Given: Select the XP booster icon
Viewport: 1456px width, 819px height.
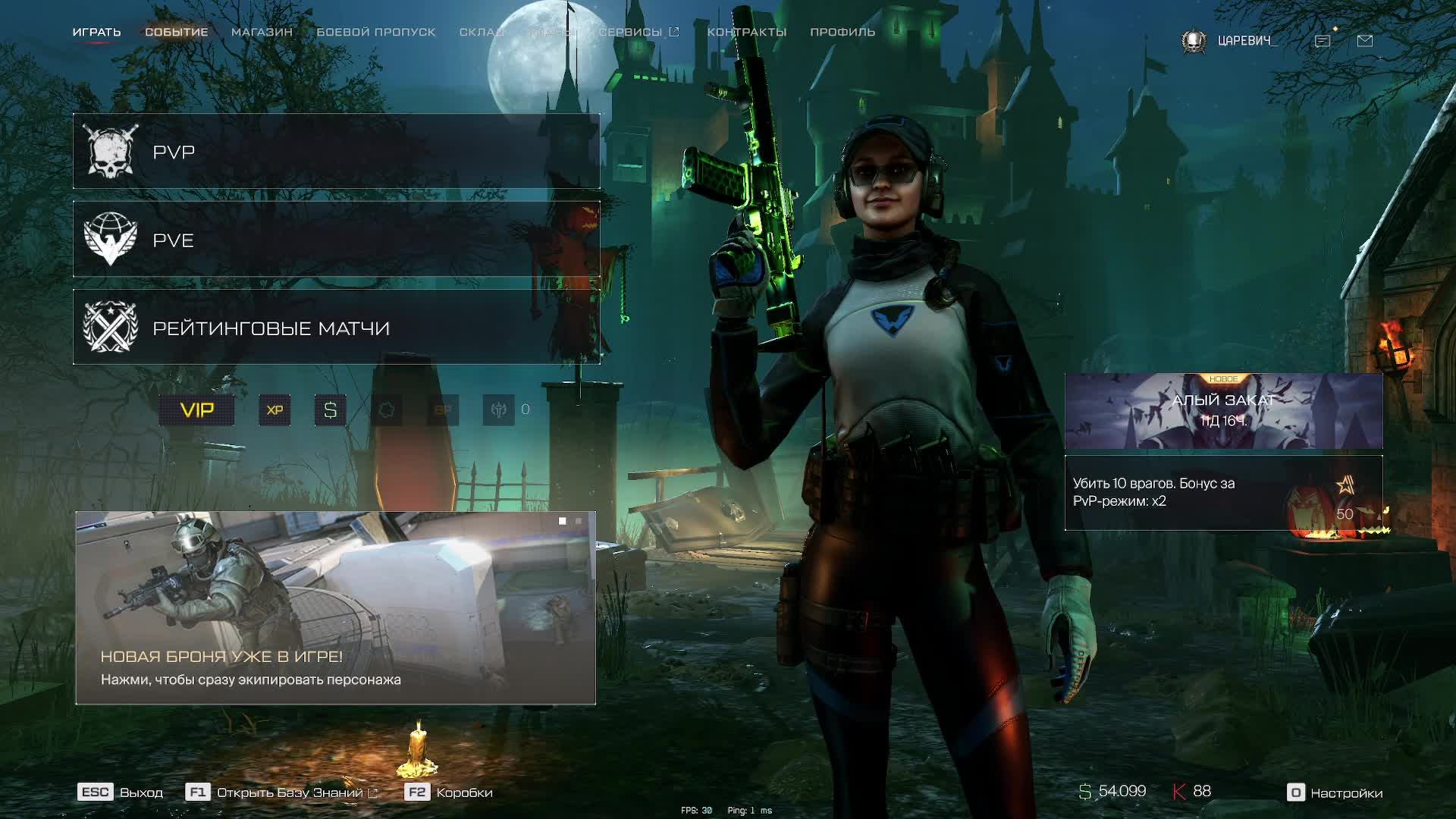Looking at the screenshot, I should [275, 410].
